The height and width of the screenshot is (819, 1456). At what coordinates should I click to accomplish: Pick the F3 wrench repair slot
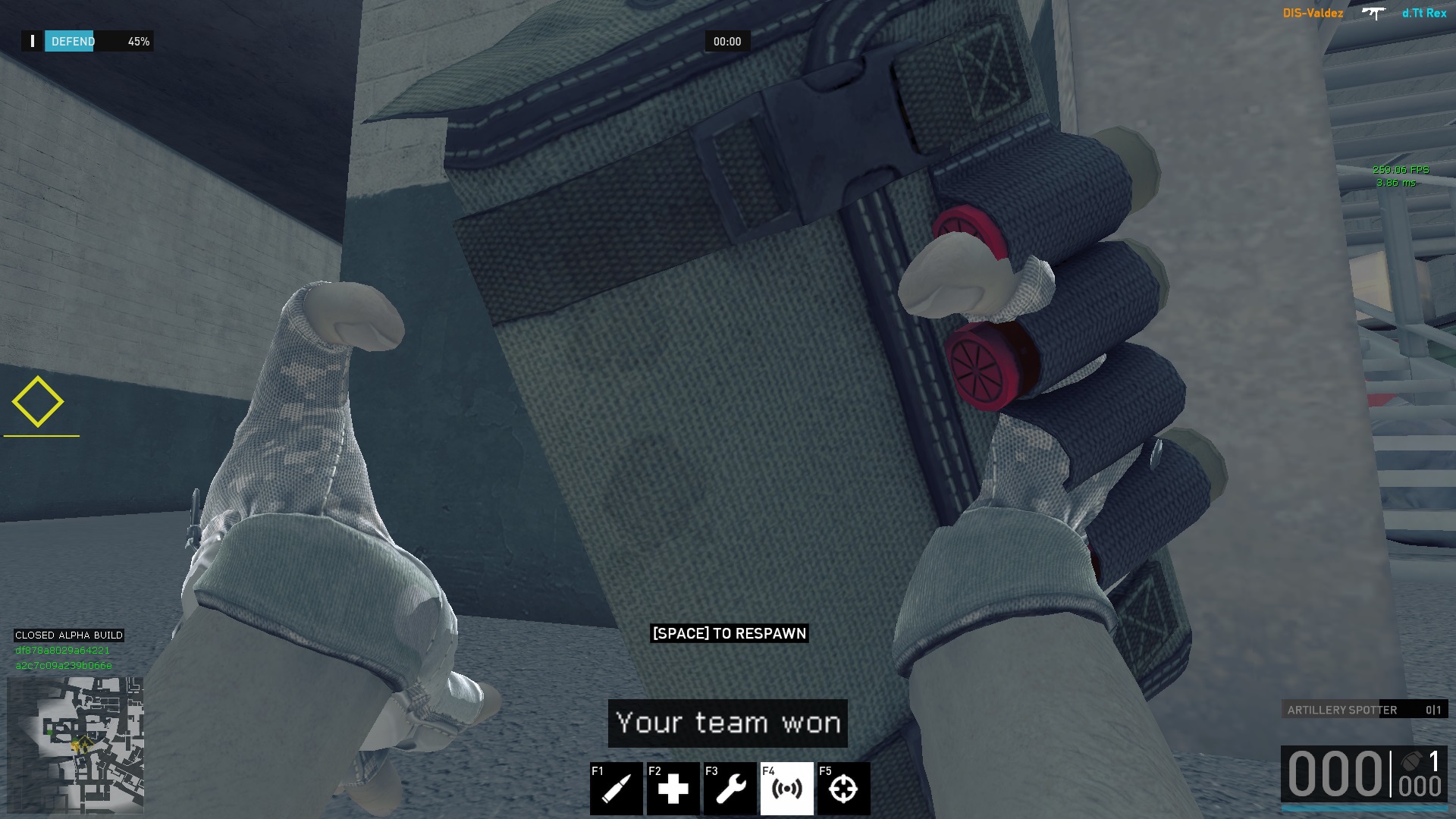tap(730, 789)
